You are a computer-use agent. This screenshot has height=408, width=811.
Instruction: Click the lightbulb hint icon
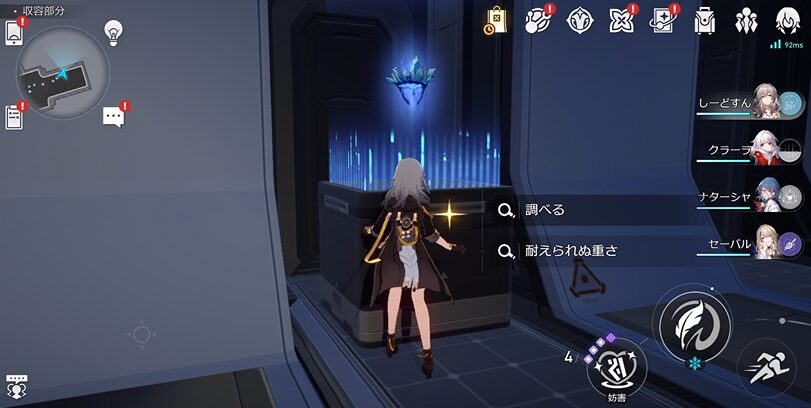tap(113, 33)
